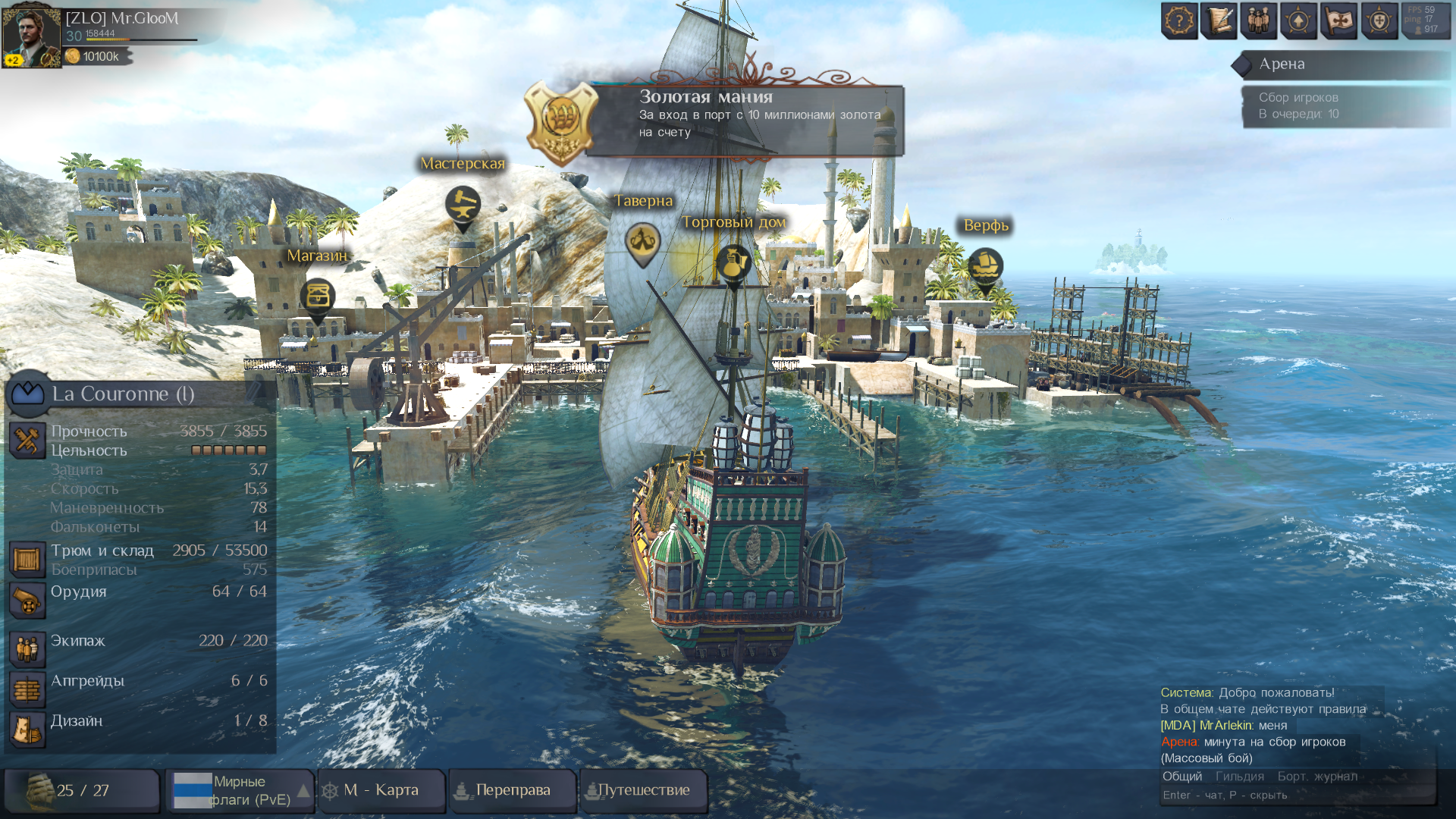Choose the Переправа button
Screen dimensions: 1456x819
pyautogui.click(x=513, y=790)
